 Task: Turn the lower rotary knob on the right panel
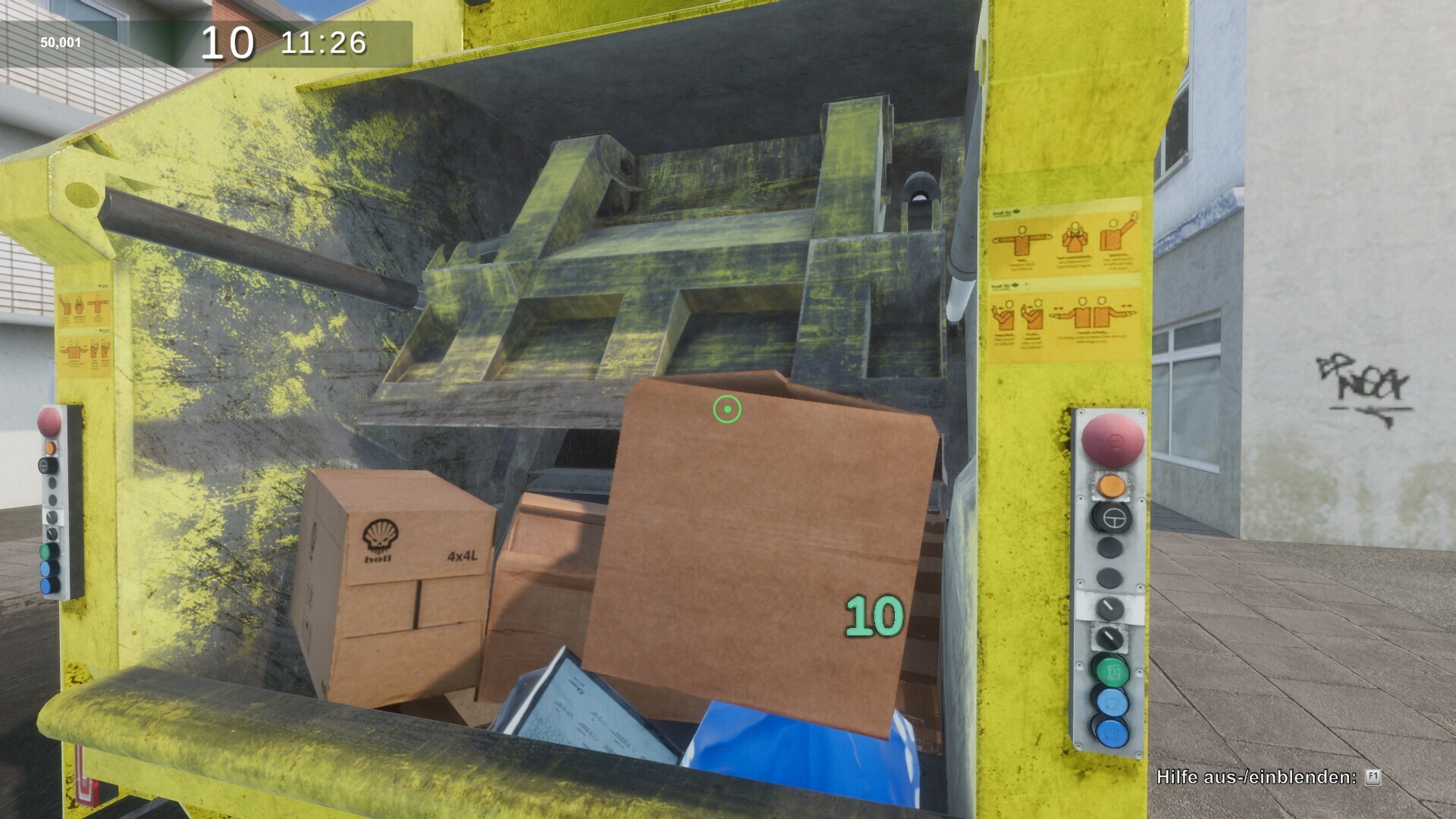[1108, 637]
